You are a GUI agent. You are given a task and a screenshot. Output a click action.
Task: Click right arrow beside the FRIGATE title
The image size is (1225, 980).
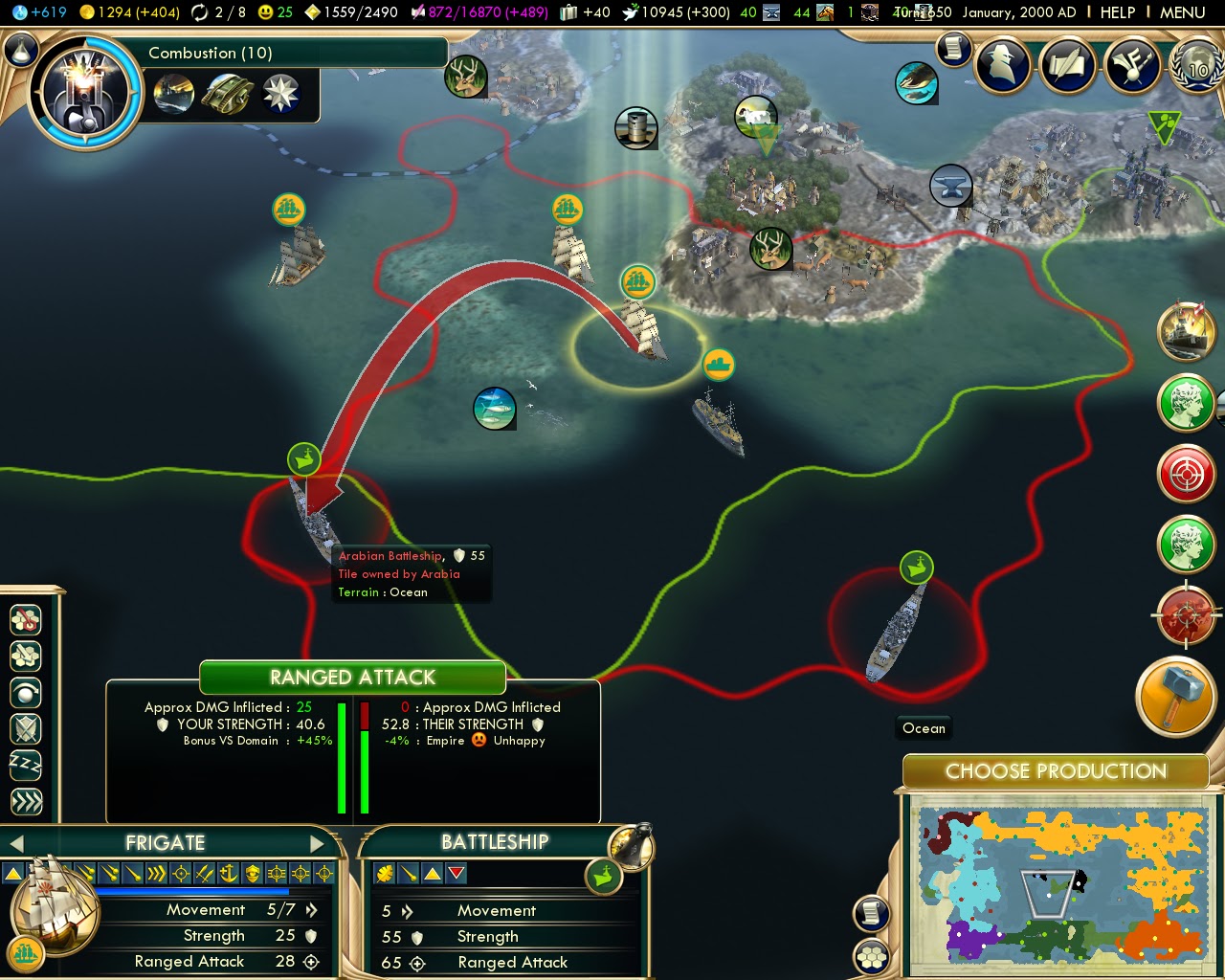click(x=319, y=843)
